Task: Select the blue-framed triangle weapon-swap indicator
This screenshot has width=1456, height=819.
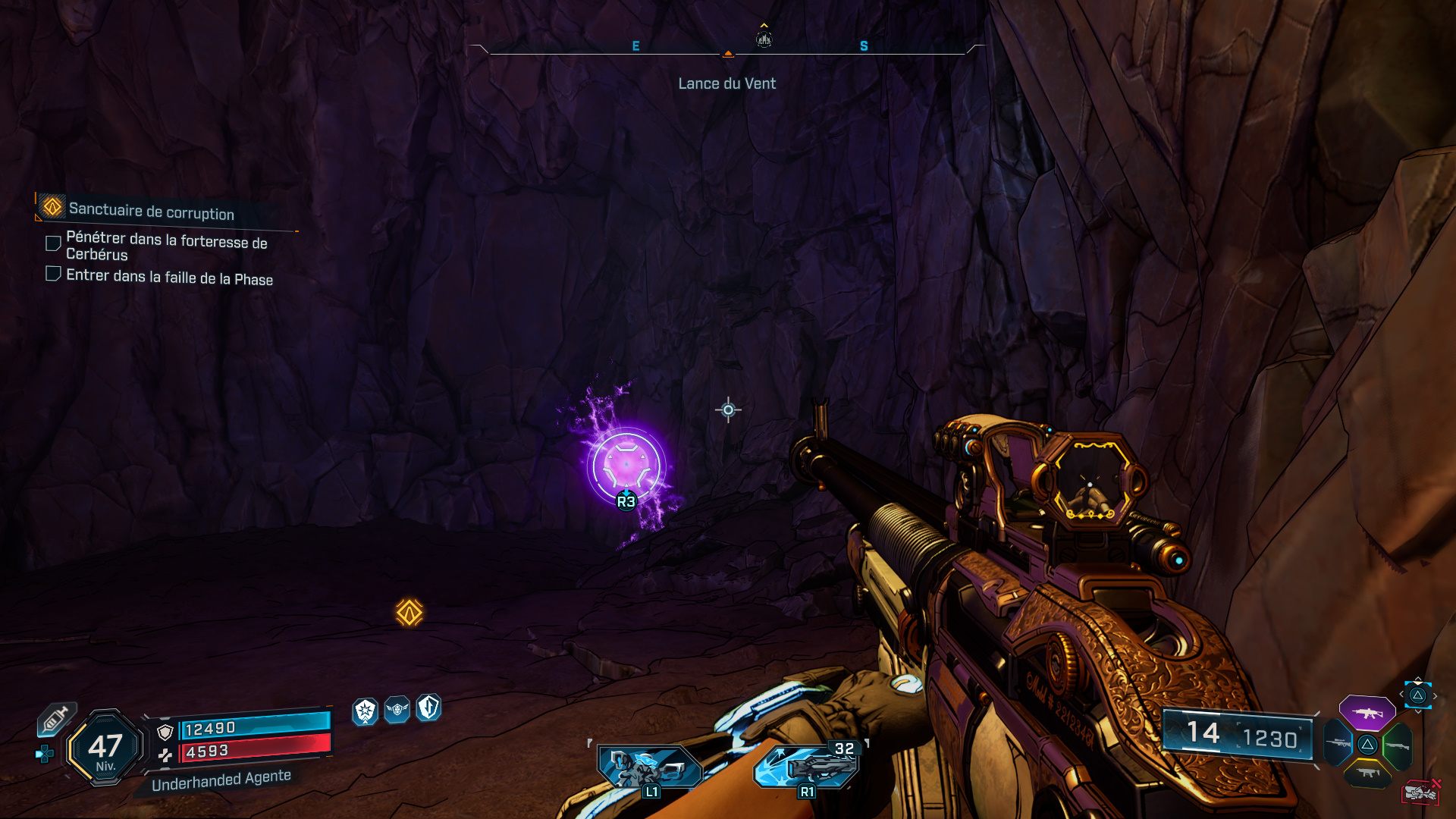Action: point(1417,695)
